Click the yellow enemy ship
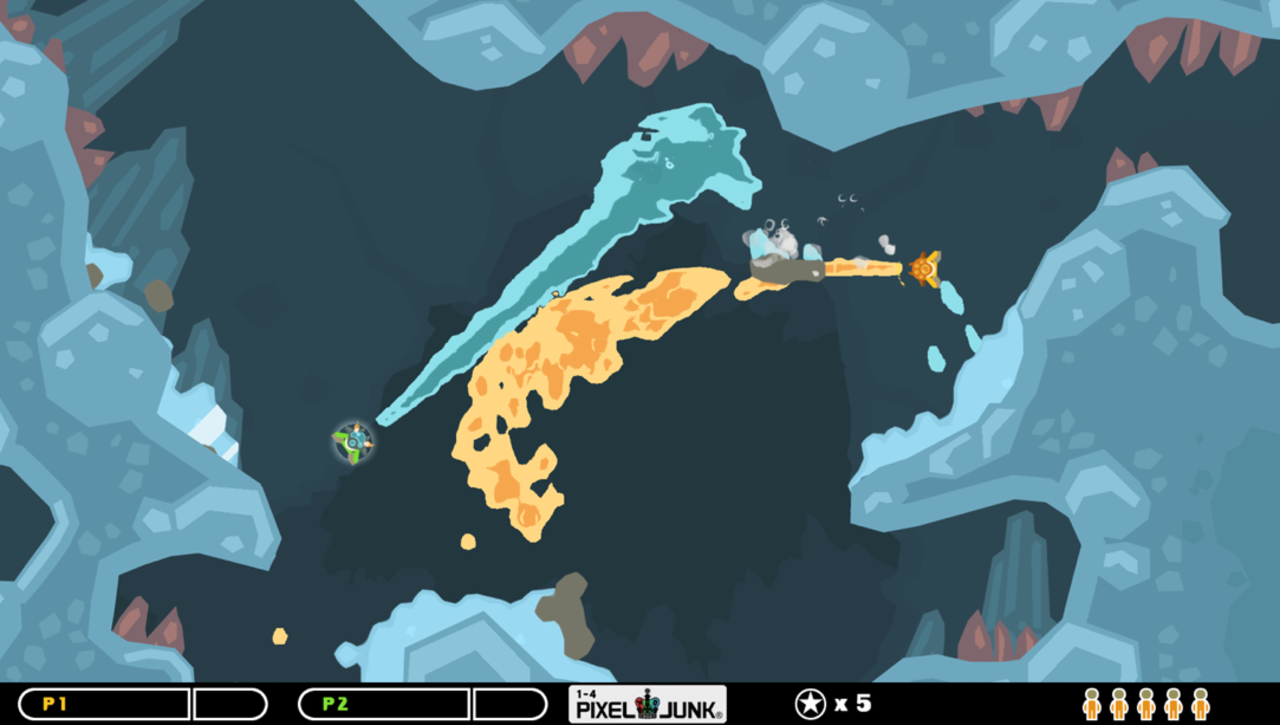 coord(925,267)
